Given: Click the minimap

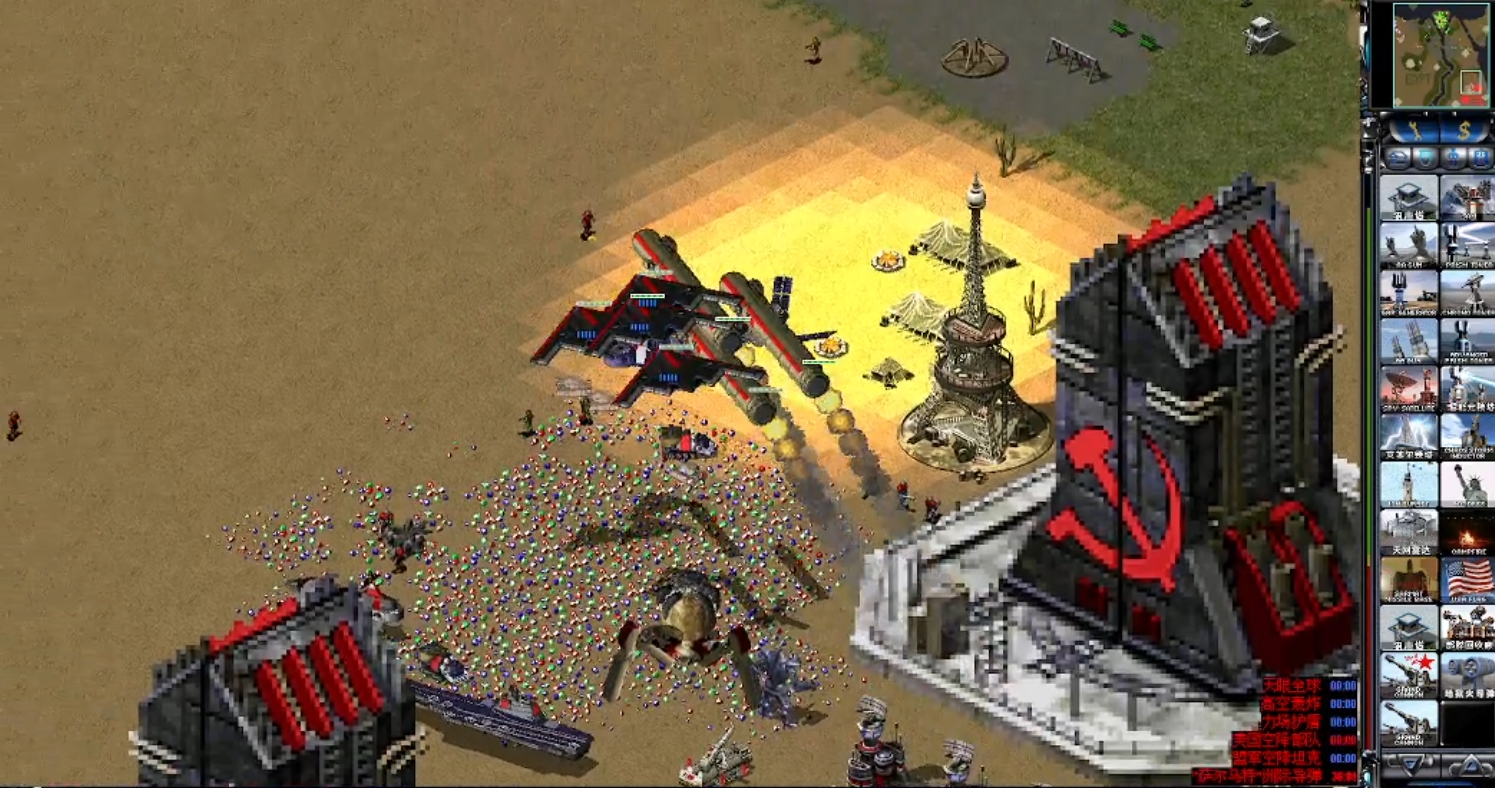Looking at the screenshot, I should 1440,55.
